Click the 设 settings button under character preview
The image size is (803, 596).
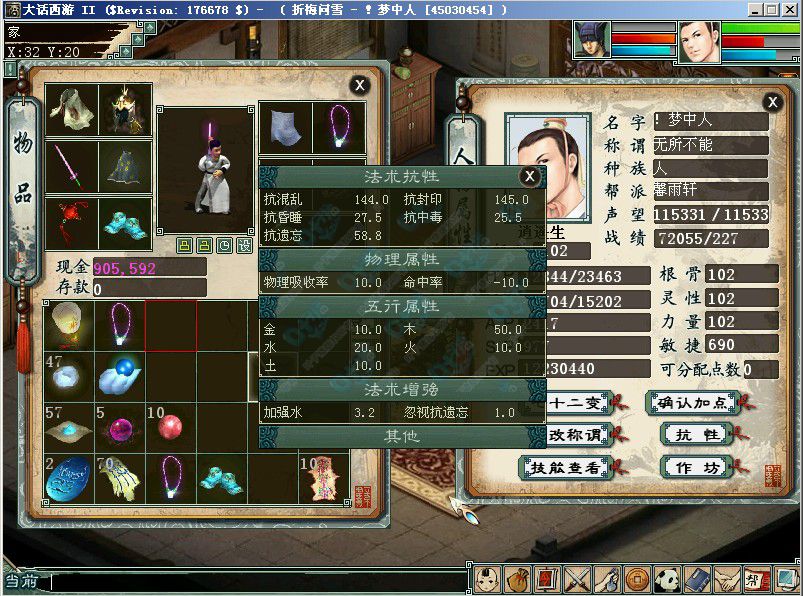click(x=243, y=245)
